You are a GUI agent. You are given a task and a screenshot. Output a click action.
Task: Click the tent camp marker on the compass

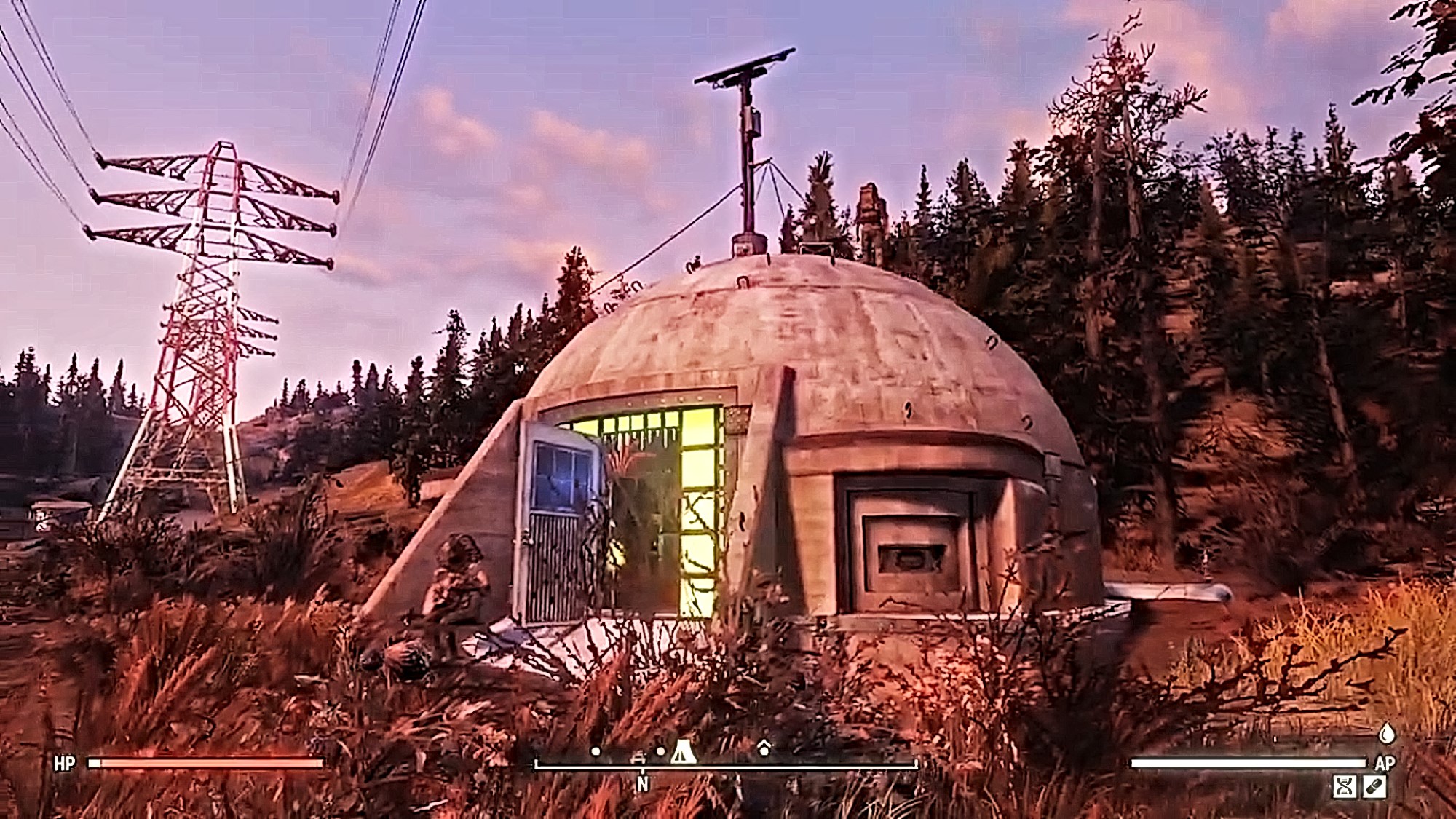(x=682, y=751)
